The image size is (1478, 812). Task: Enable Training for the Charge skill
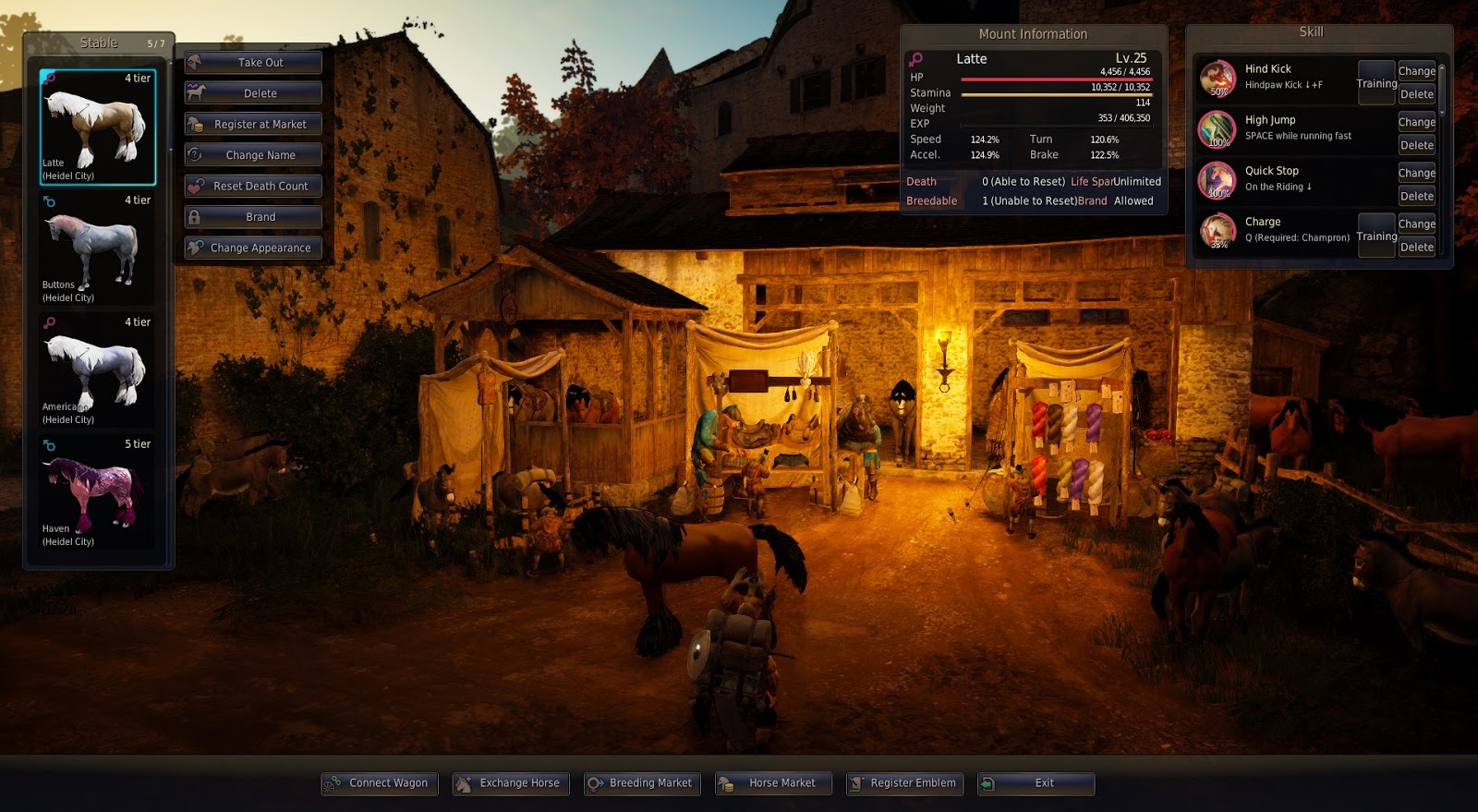click(x=1375, y=236)
